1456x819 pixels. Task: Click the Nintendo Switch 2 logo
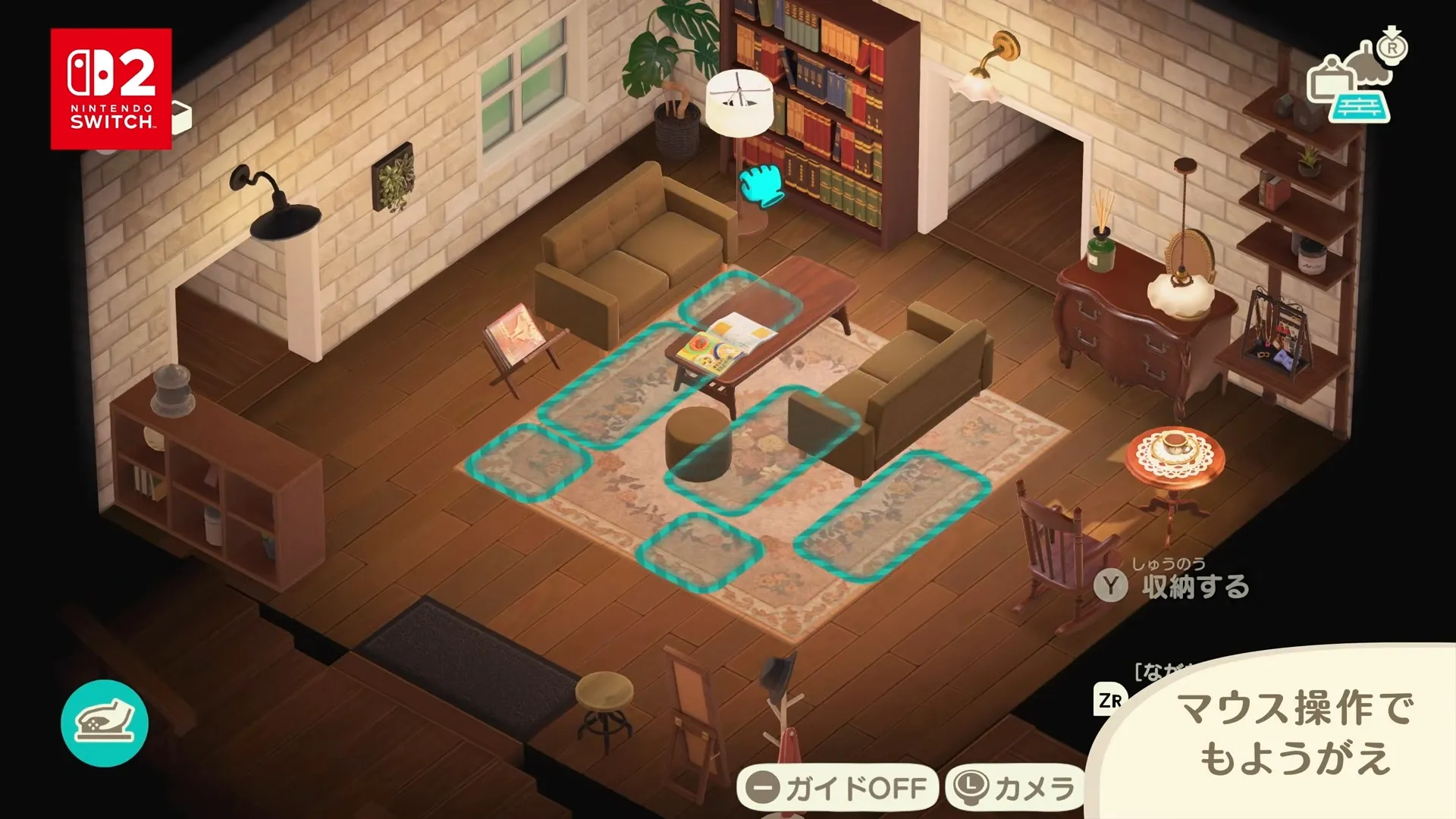[x=109, y=87]
